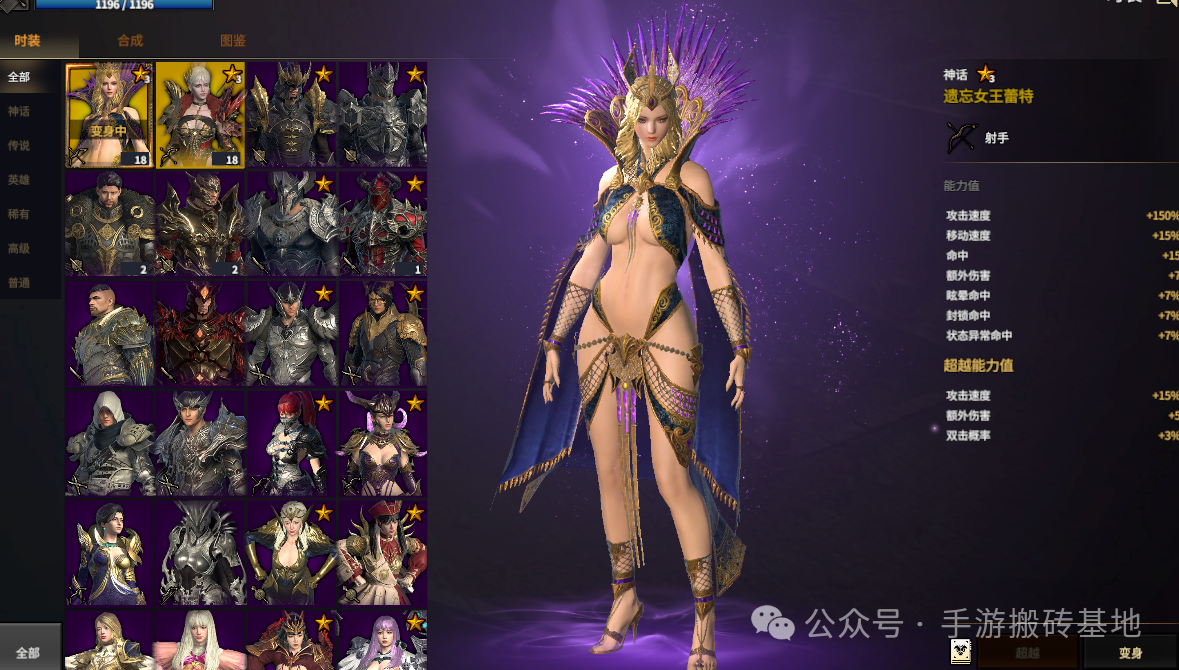Show only 传说 rarity costumes
This screenshot has width=1179, height=670.
tap(19, 146)
